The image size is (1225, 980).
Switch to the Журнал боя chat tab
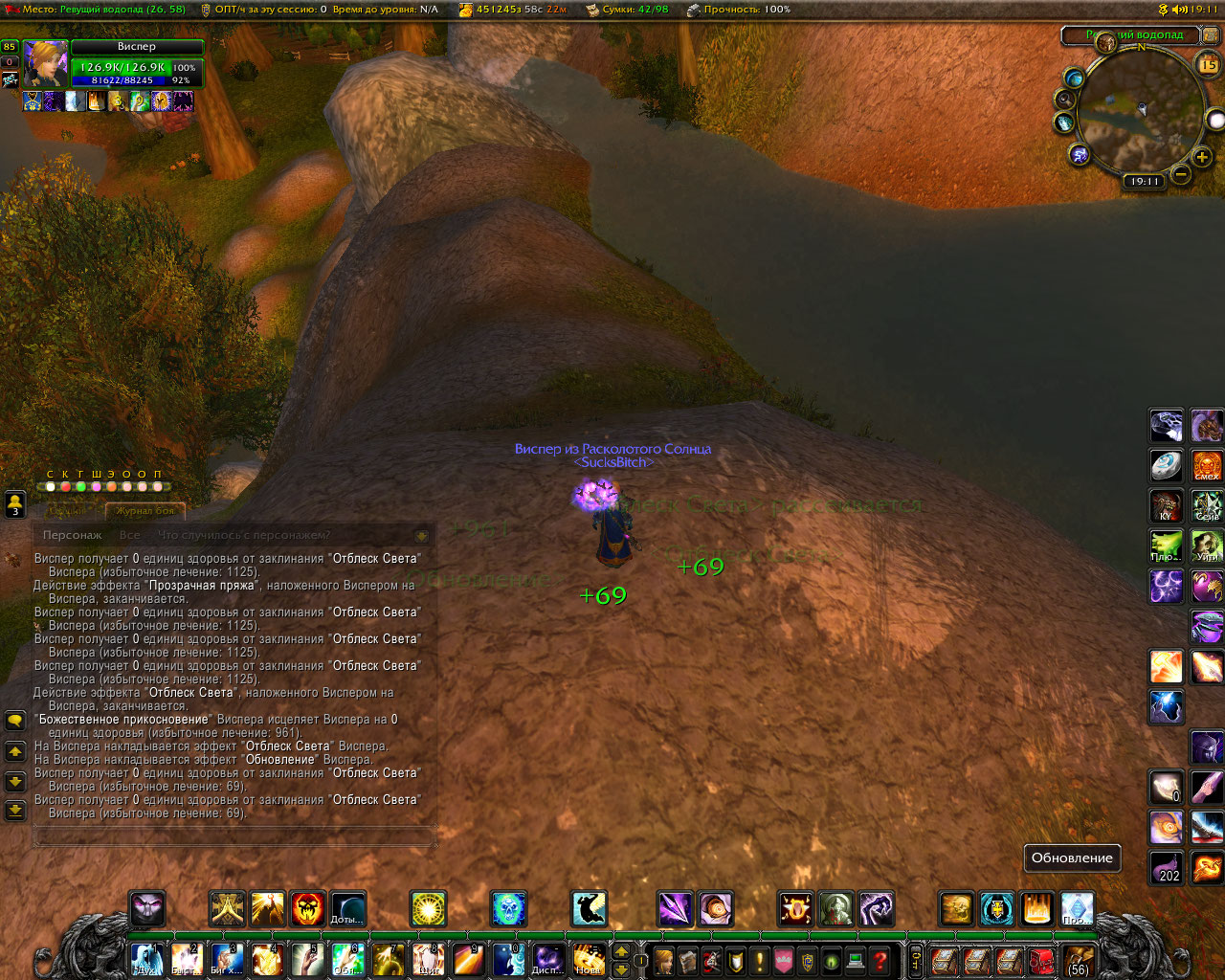coord(145,511)
